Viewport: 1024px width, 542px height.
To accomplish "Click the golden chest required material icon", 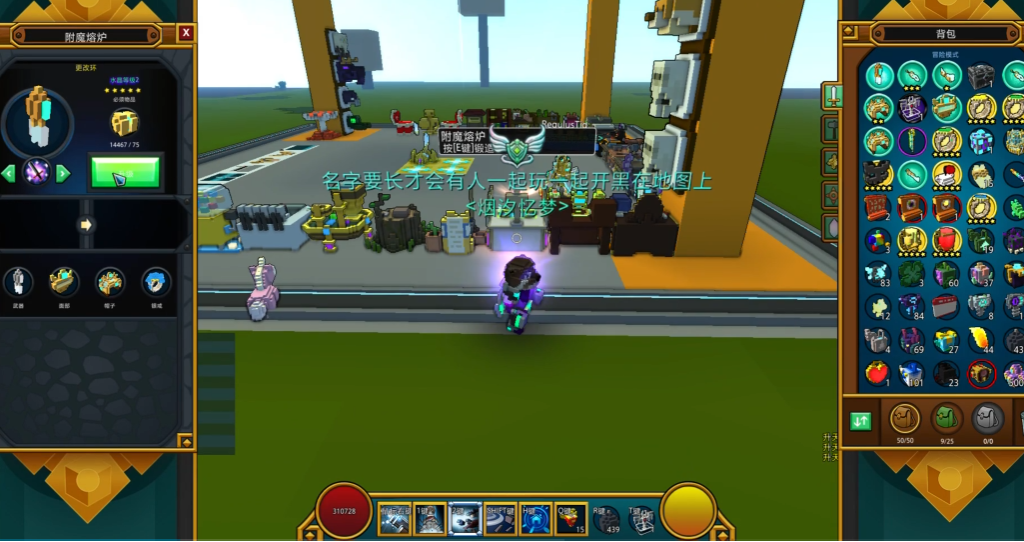I will 124,123.
